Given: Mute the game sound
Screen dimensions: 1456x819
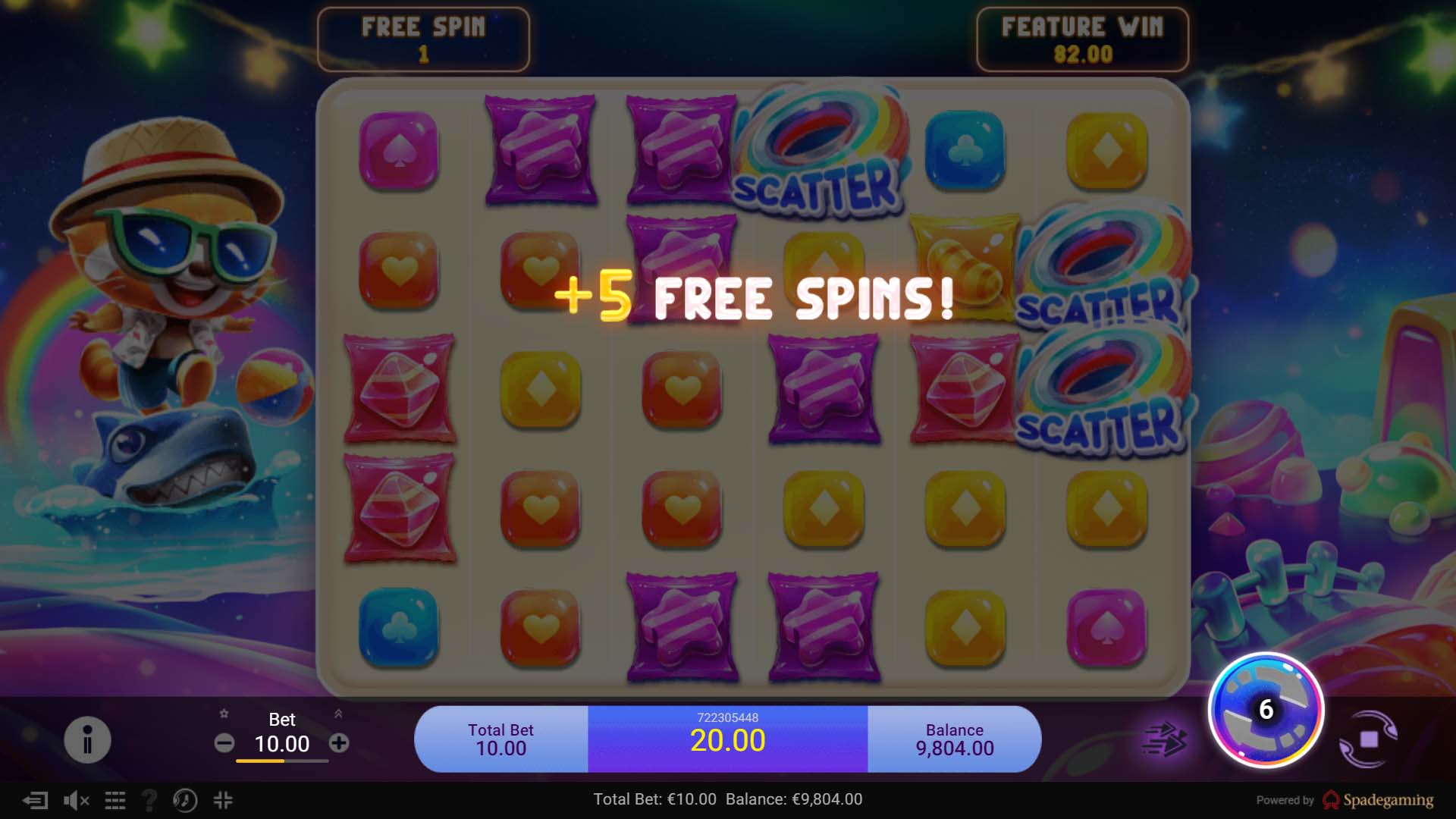Looking at the screenshot, I should click(x=76, y=799).
